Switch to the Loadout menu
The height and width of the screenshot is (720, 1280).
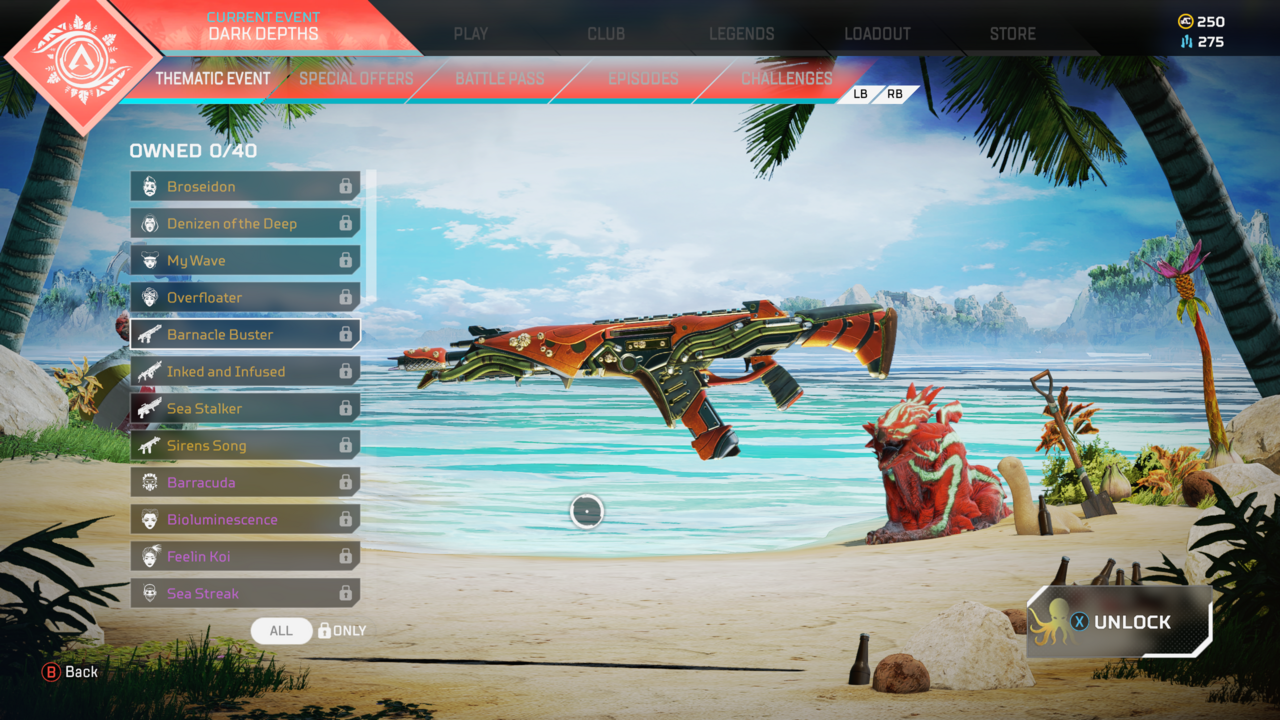pyautogui.click(x=877, y=33)
